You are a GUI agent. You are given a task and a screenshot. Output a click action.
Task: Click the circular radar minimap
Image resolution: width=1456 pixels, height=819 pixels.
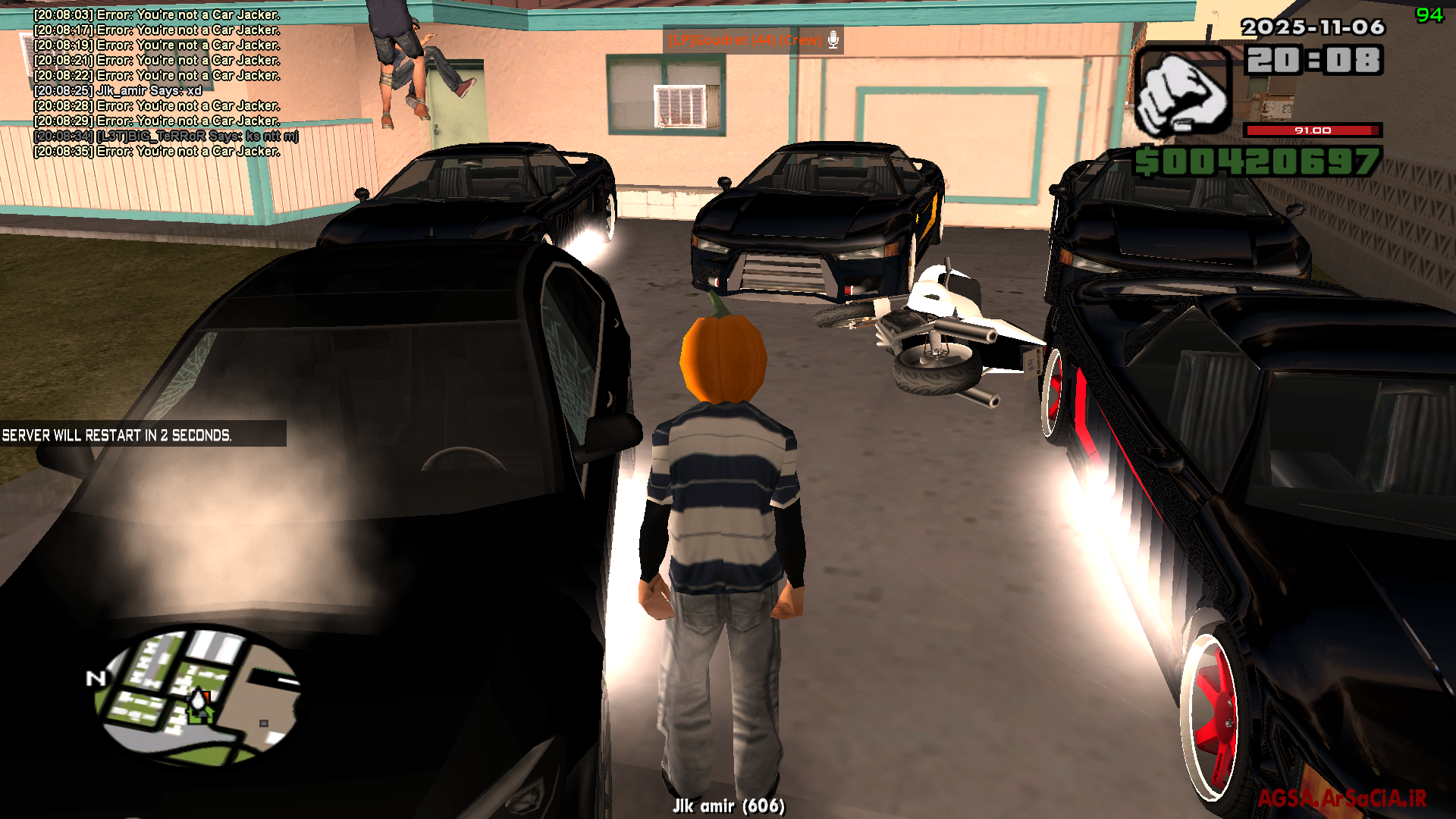pos(199,695)
